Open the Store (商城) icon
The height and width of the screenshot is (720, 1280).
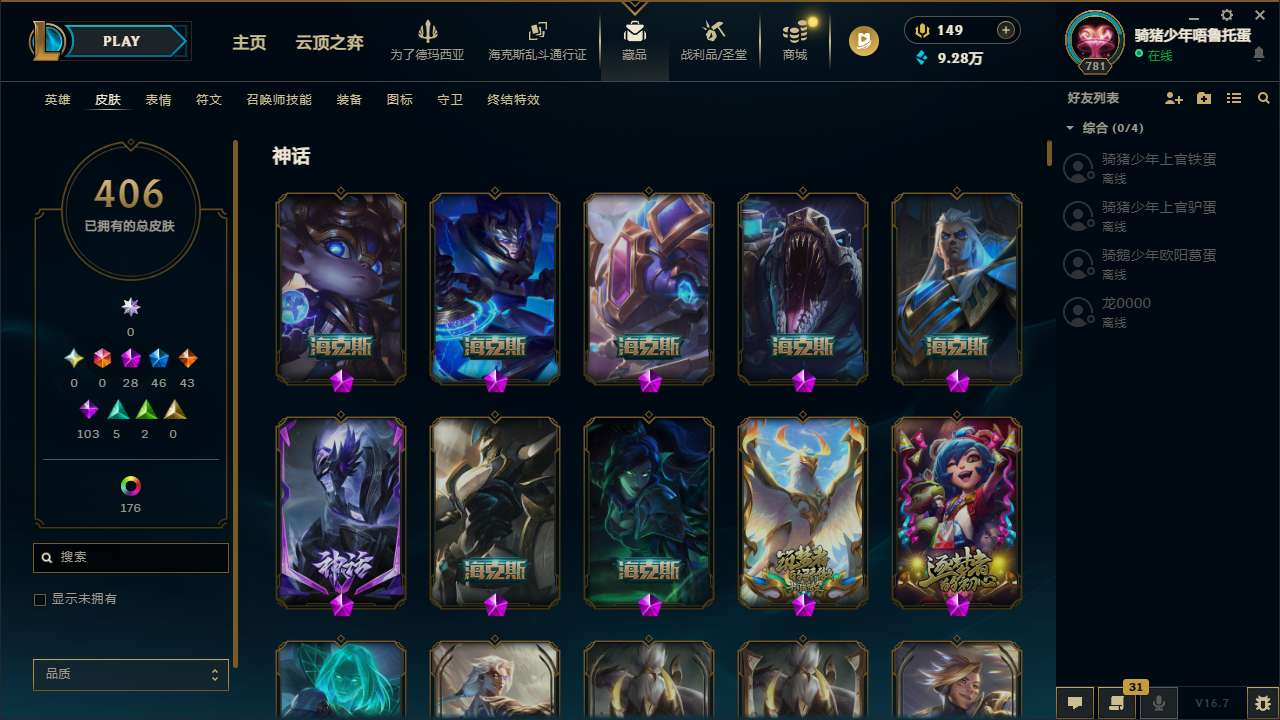tap(795, 40)
